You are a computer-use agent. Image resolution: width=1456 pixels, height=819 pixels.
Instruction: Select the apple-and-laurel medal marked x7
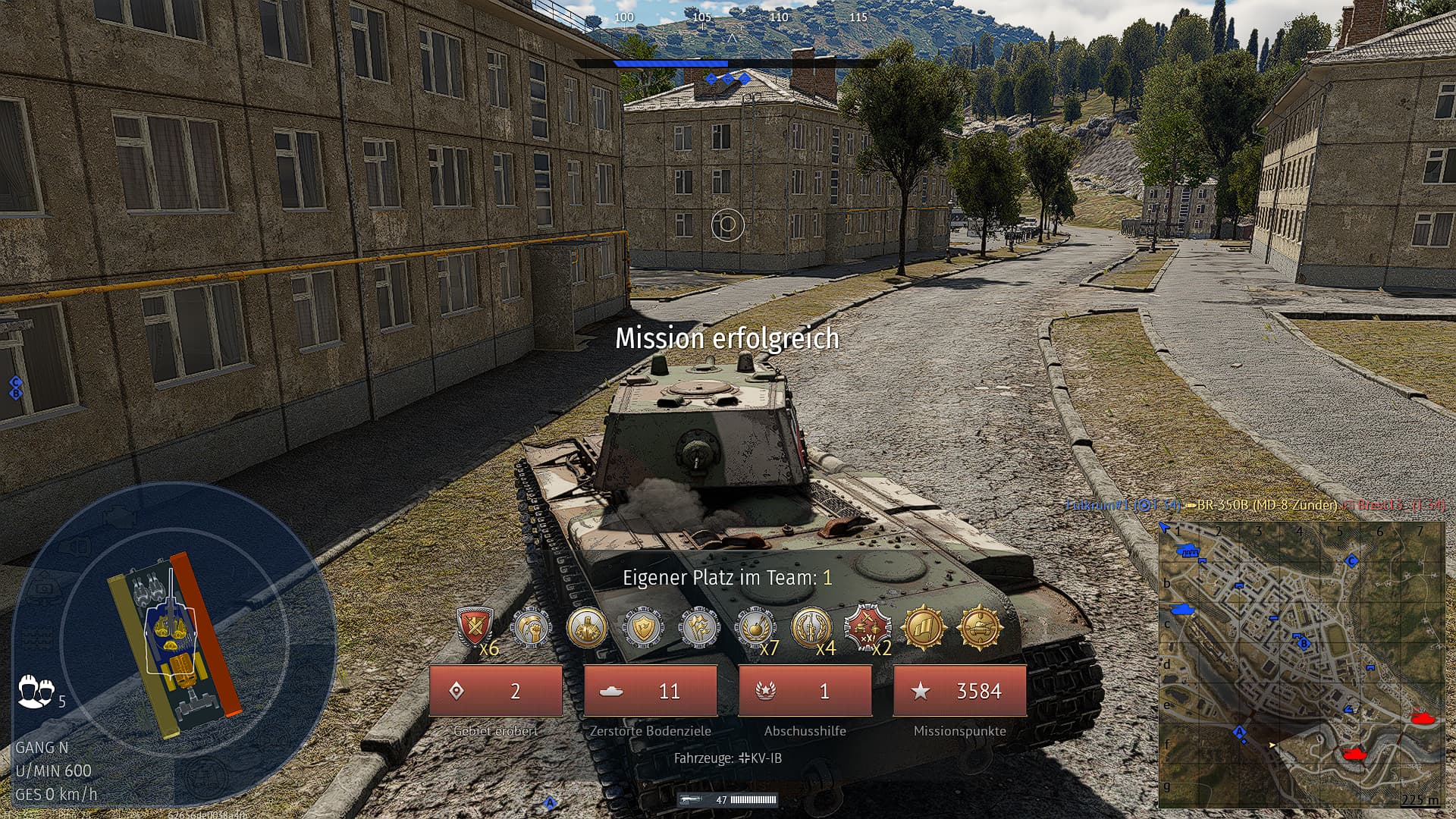(x=755, y=627)
